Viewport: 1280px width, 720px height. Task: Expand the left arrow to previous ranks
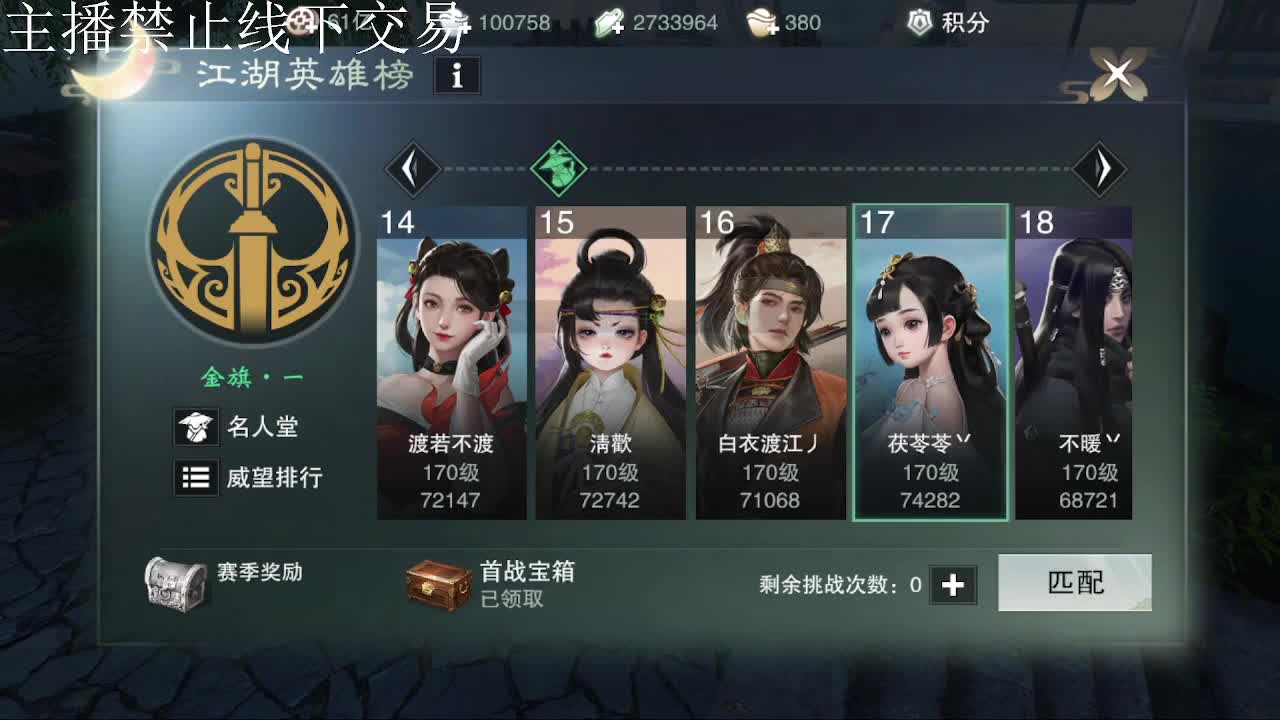[x=413, y=168]
